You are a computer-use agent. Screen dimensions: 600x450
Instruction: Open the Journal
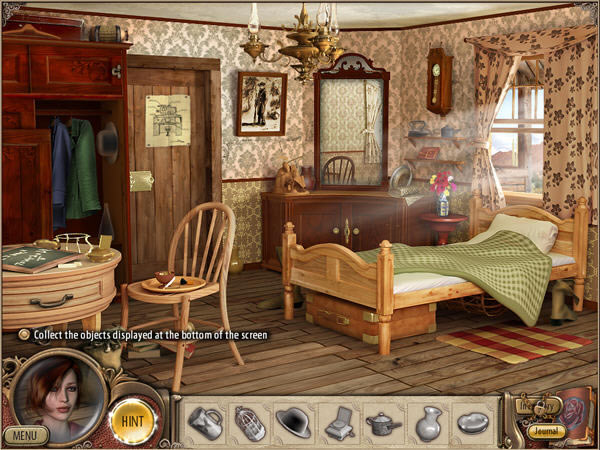pos(546,432)
